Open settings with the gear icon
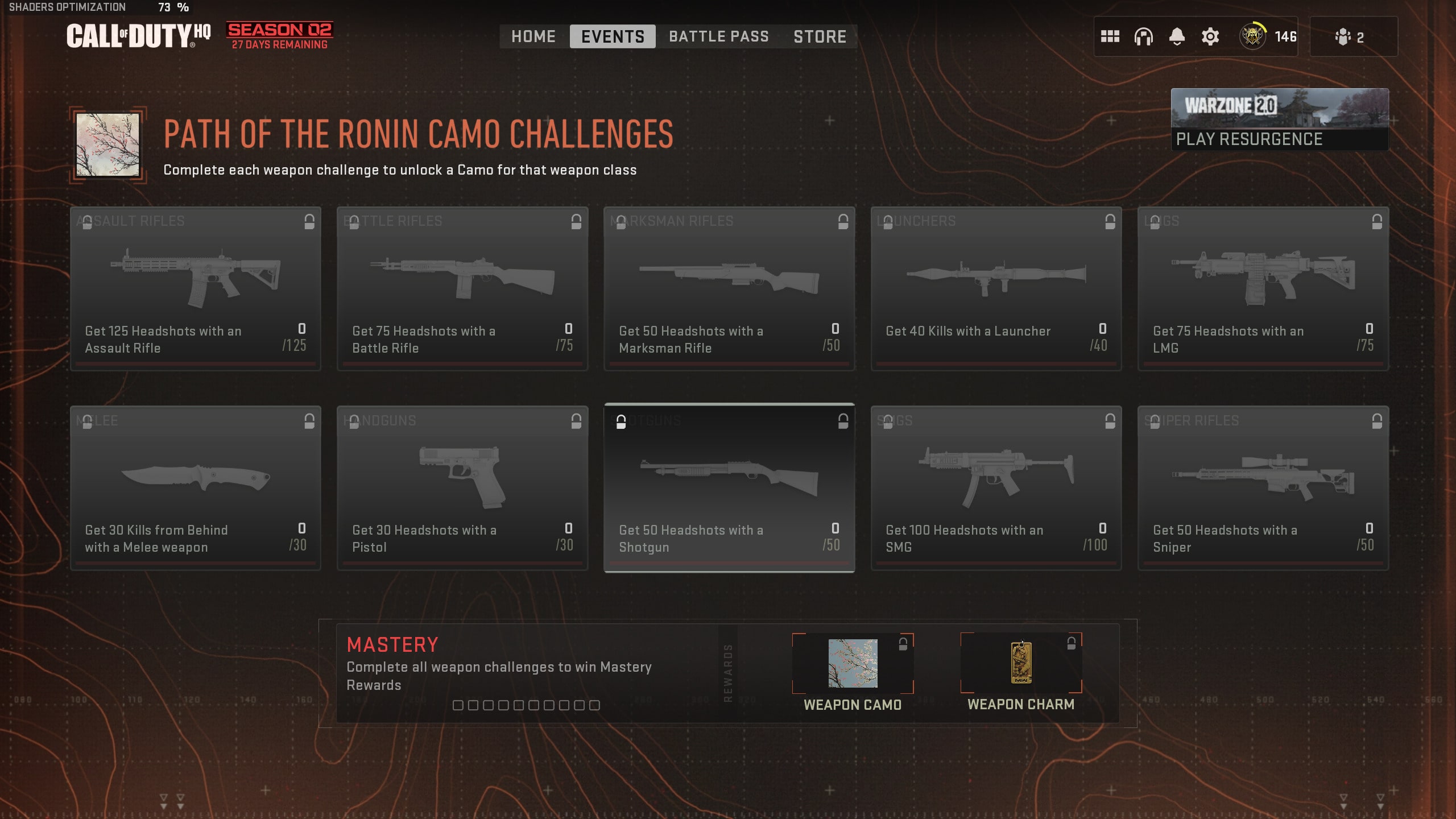Screen dimensions: 1456x819 (x=1209, y=36)
